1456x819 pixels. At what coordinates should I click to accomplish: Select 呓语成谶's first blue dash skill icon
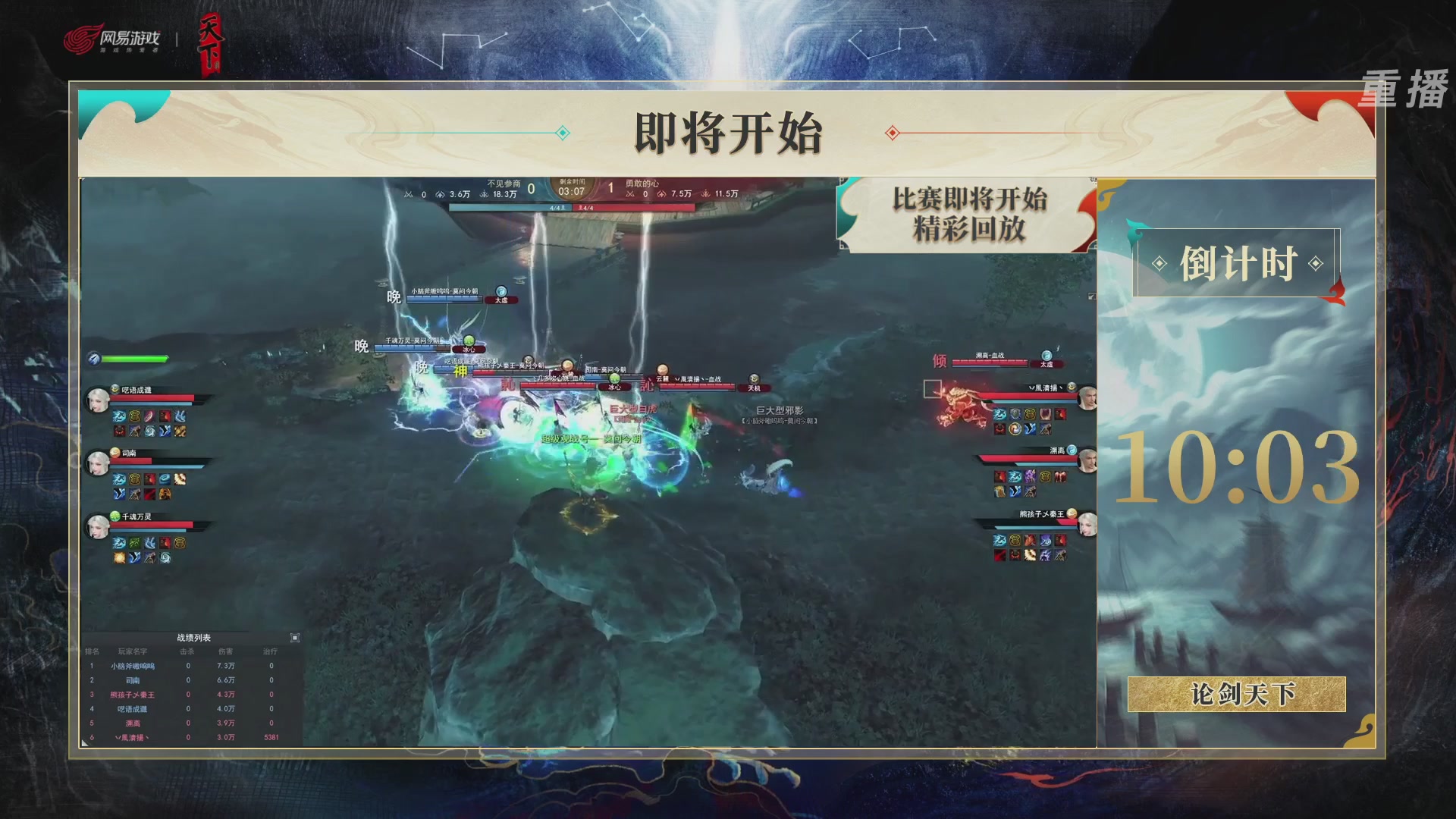point(119,416)
